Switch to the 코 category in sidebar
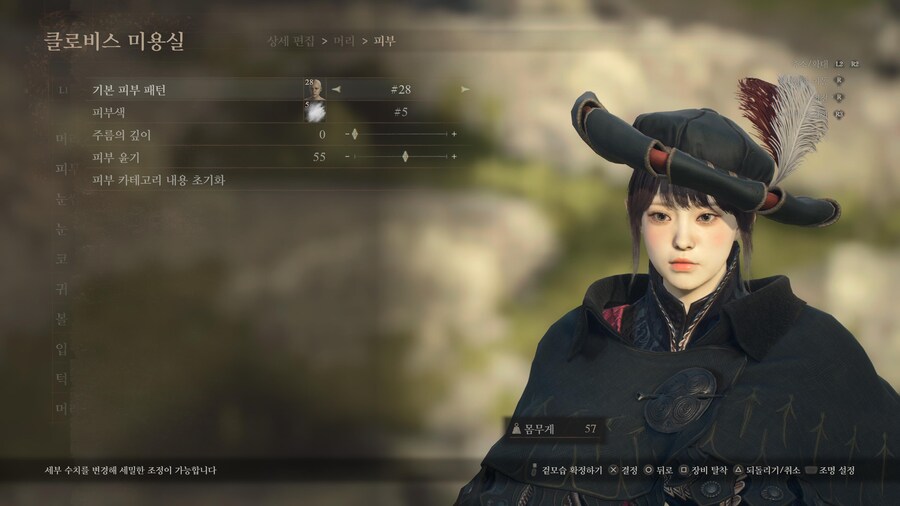900x506 pixels. (x=62, y=257)
